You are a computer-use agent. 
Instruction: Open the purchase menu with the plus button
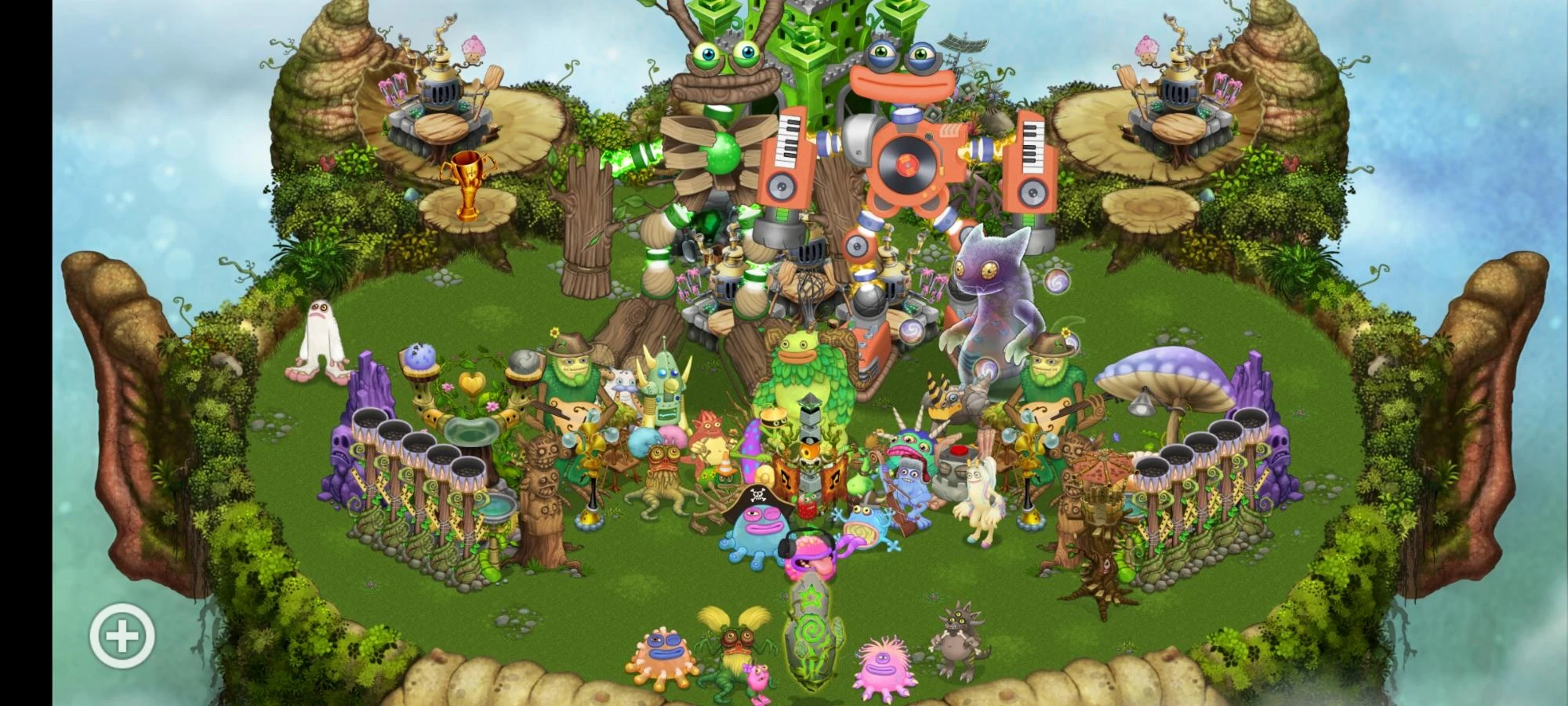pos(122,635)
